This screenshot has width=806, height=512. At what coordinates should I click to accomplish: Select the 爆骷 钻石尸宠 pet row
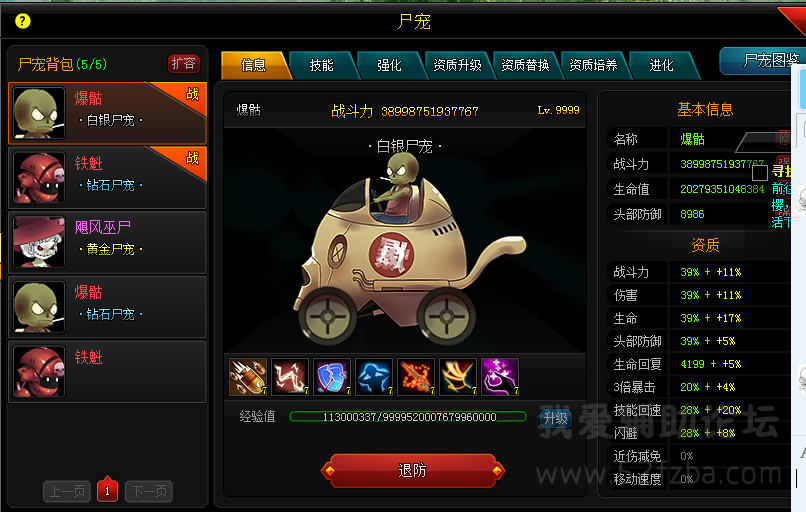click(x=107, y=306)
